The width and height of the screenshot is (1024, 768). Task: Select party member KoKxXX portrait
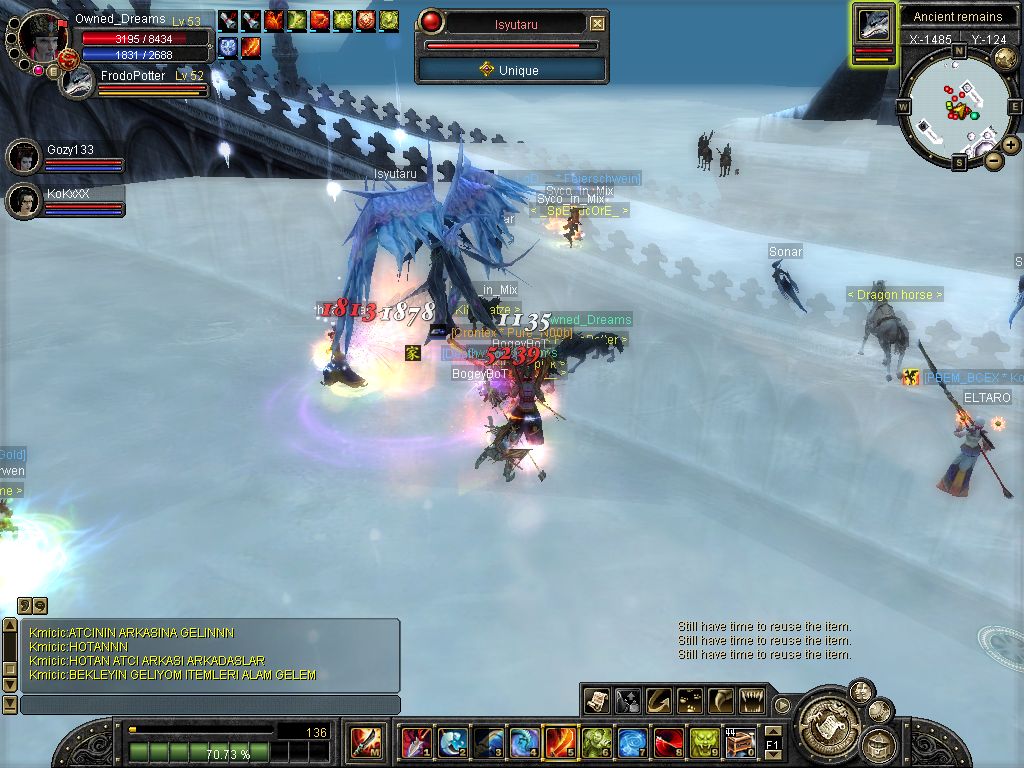23,201
